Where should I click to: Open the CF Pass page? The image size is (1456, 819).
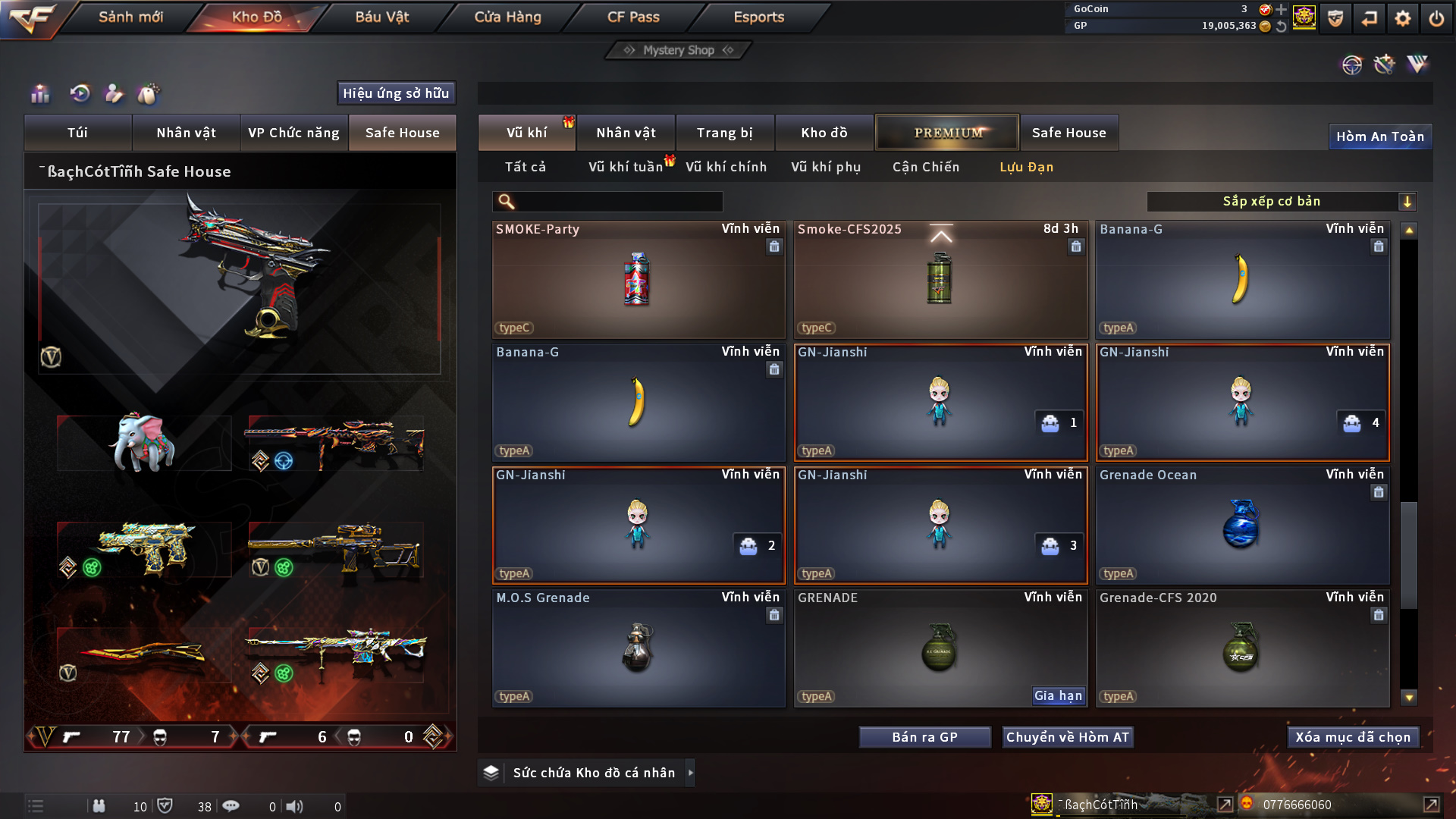[x=633, y=17]
